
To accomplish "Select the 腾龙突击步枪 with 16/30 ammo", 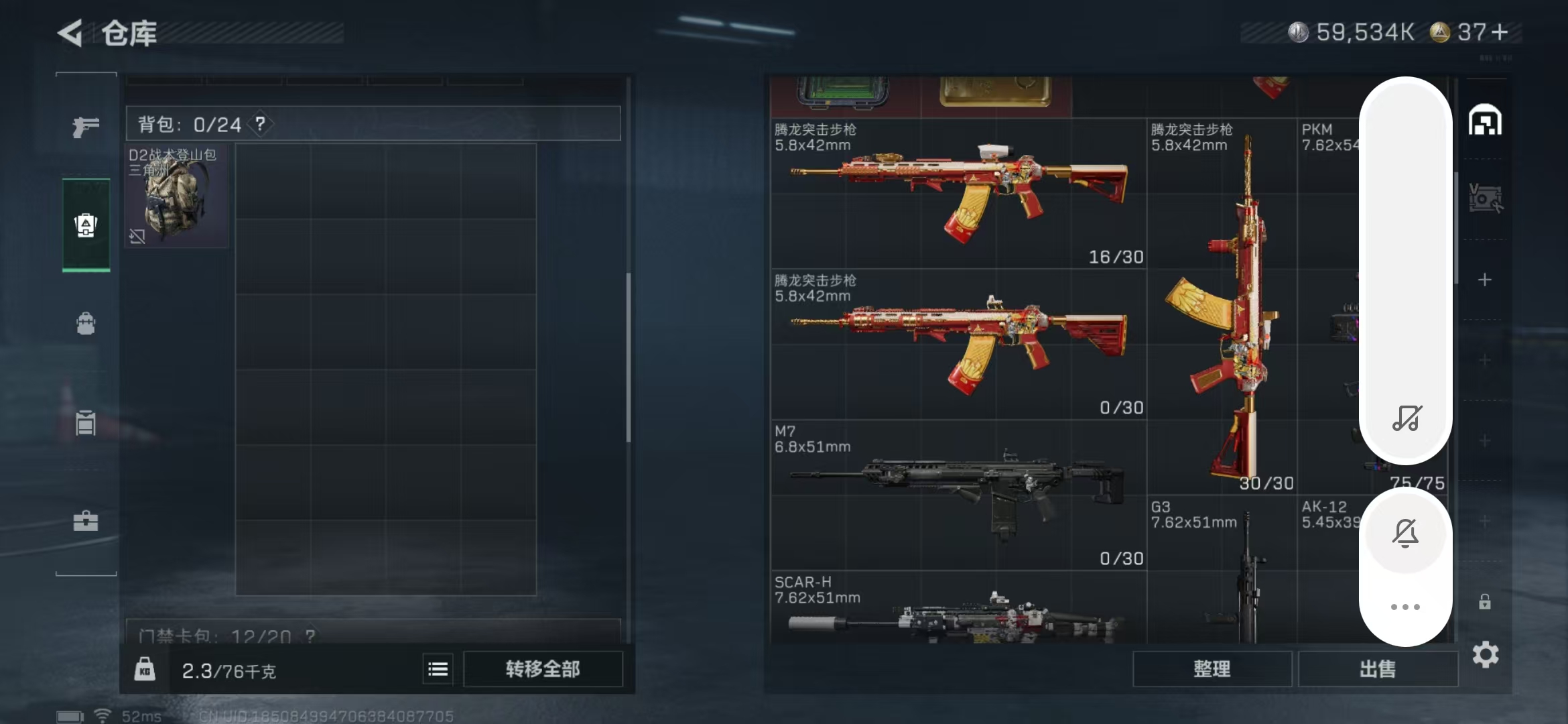I will pos(958,194).
